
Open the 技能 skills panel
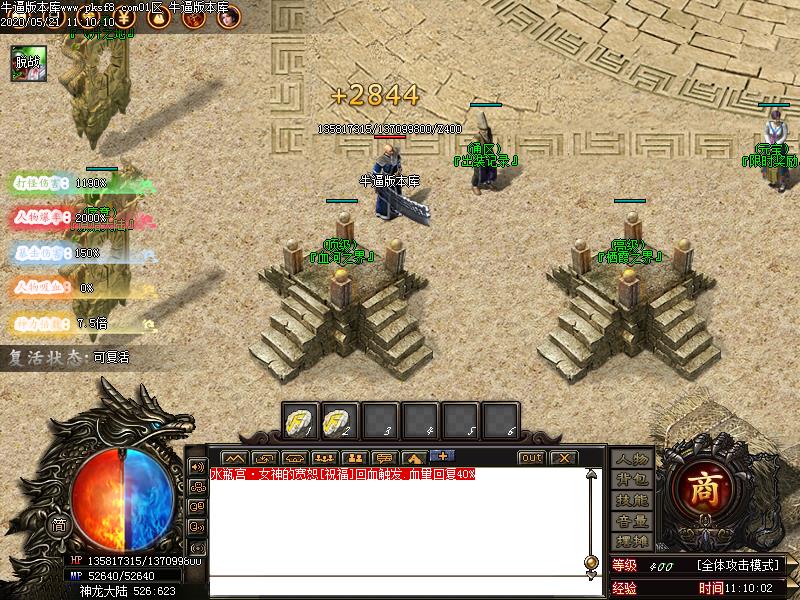(631, 500)
